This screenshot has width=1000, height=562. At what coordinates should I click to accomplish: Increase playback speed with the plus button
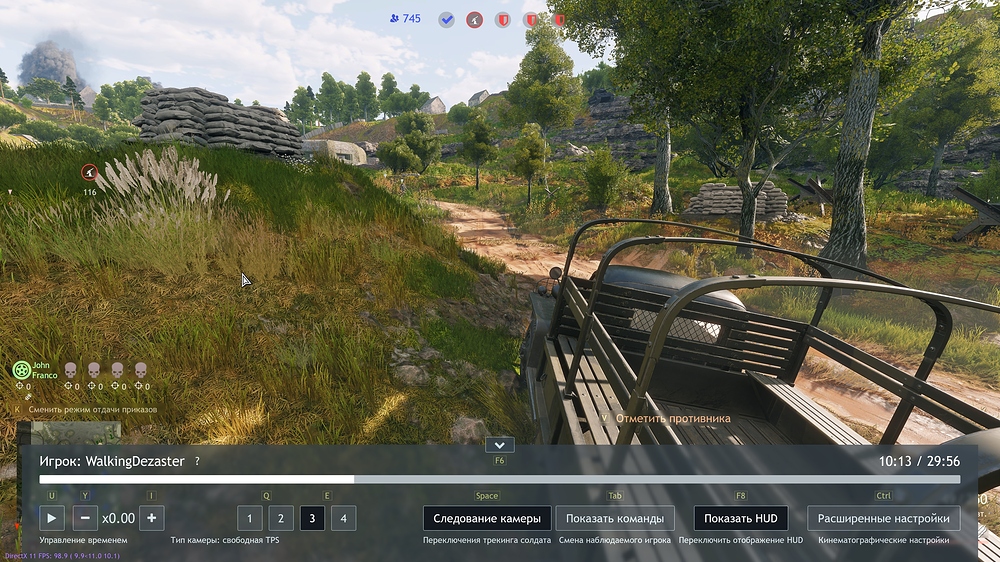click(x=151, y=518)
